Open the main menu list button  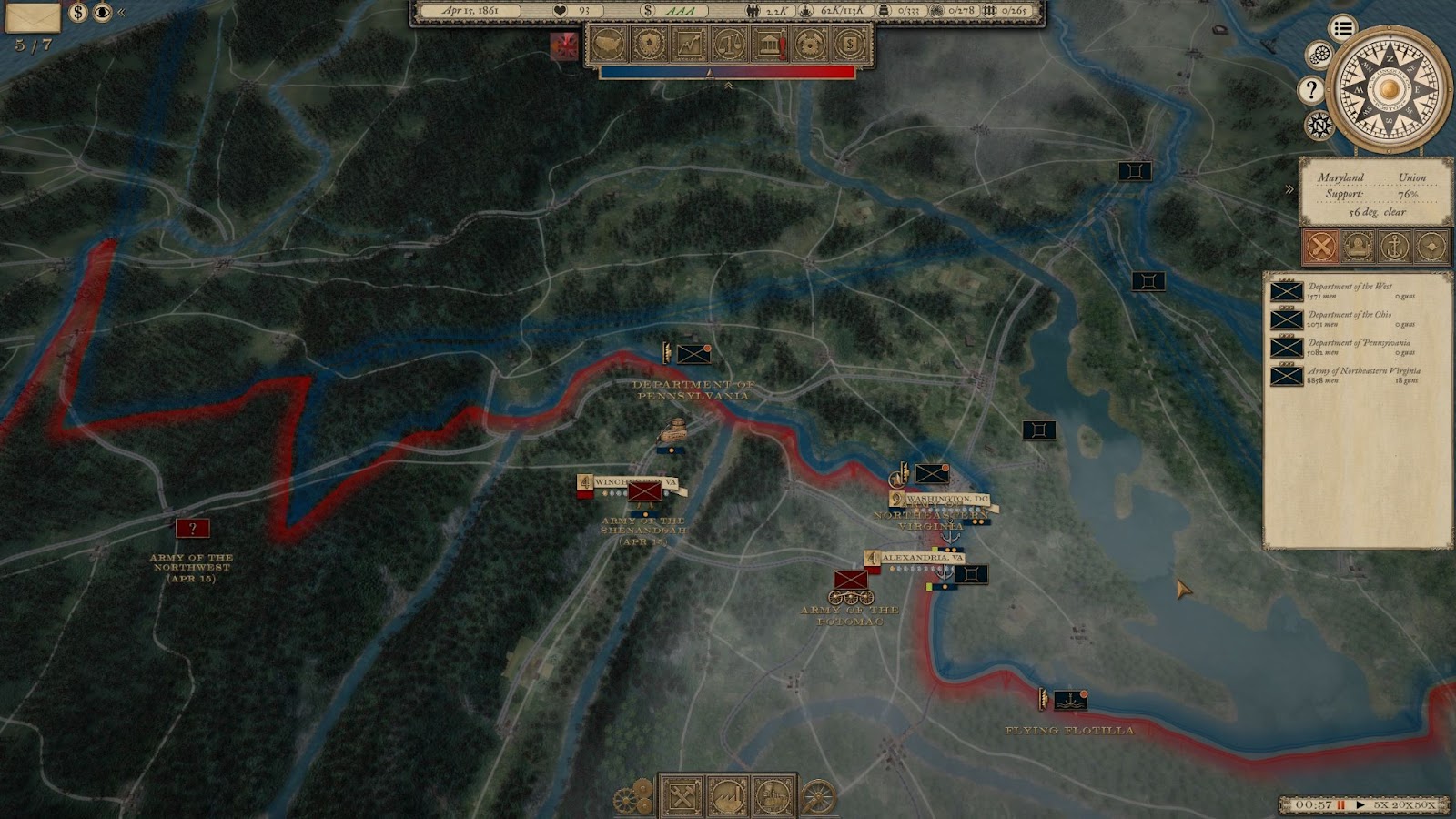(x=1342, y=28)
